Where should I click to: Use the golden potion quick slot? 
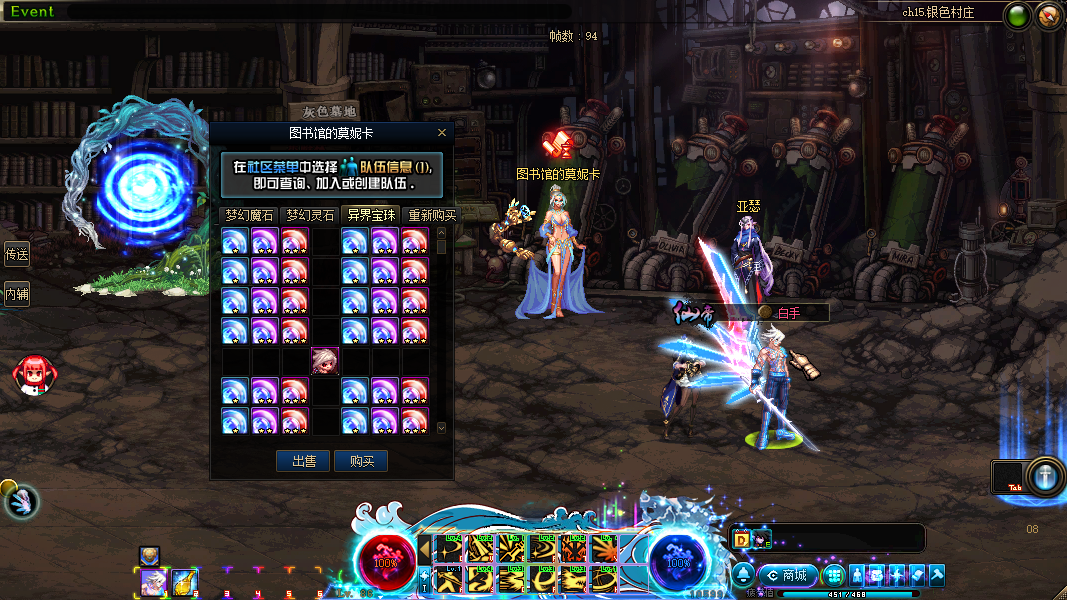point(184,581)
